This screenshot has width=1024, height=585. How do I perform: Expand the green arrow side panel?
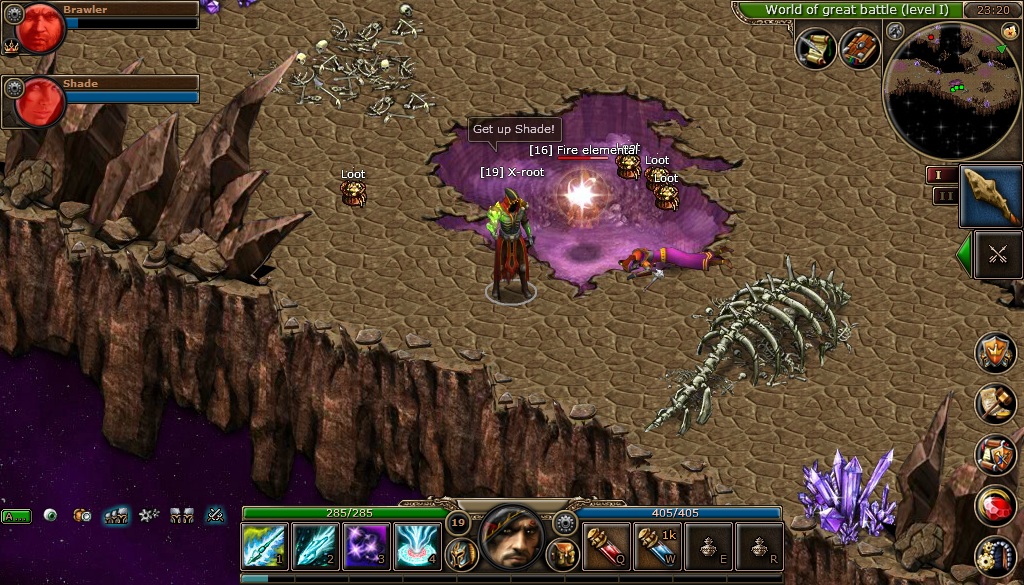click(964, 254)
